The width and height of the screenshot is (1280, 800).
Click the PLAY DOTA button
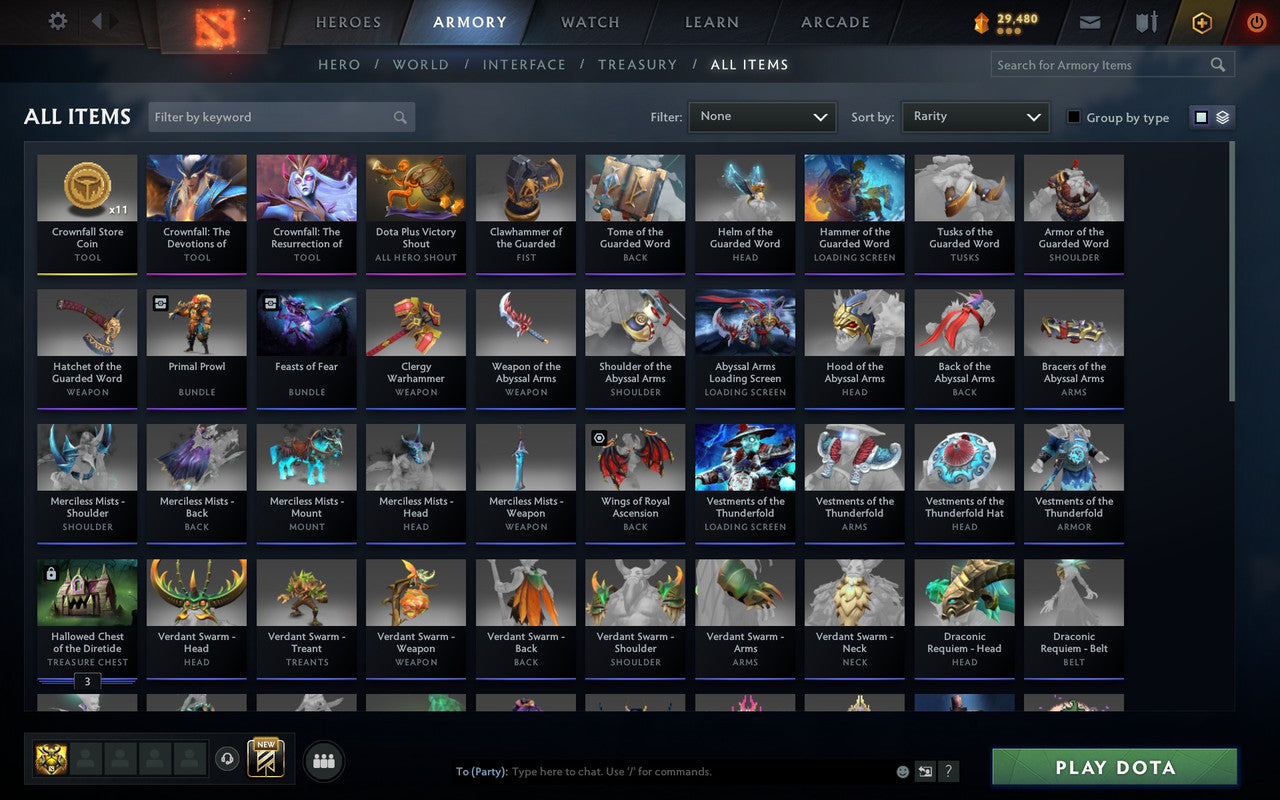[x=1113, y=767]
